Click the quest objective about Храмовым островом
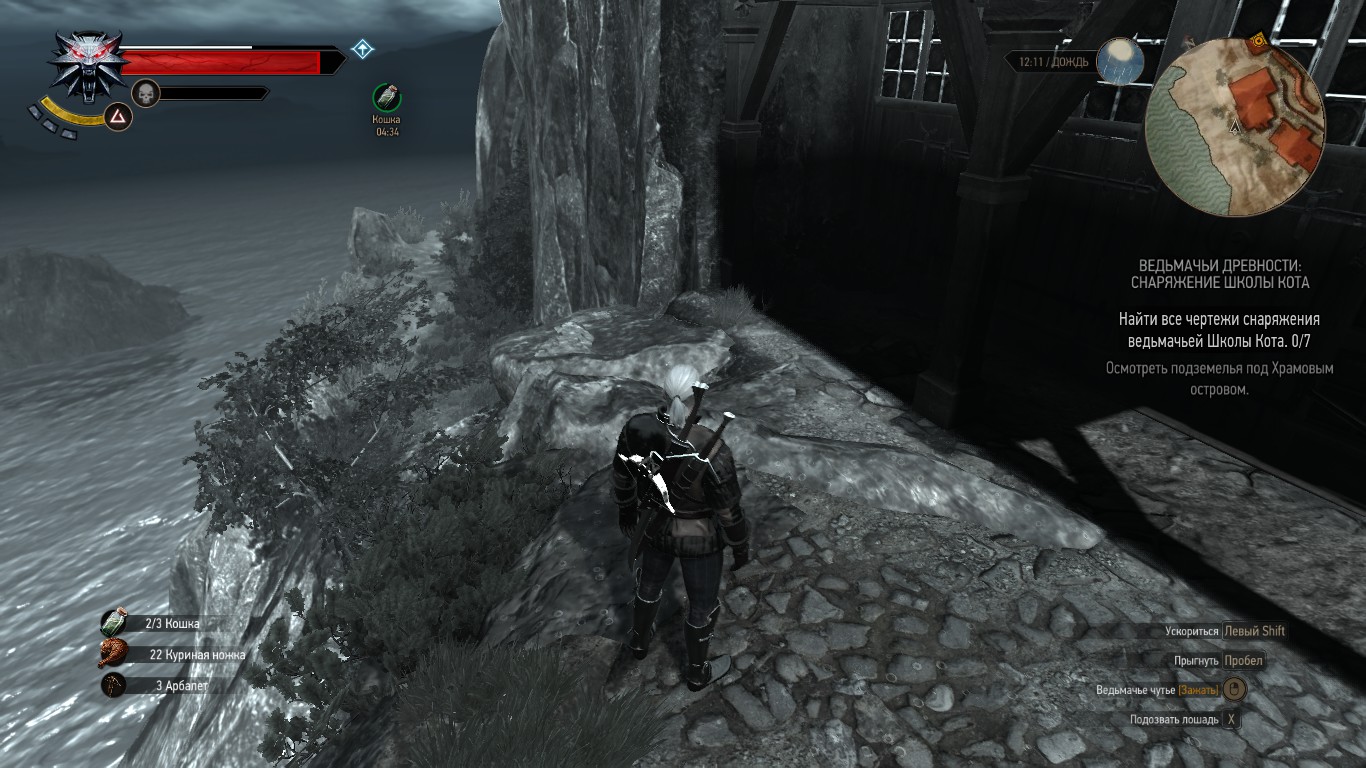The image size is (1366, 768). [x=1219, y=378]
